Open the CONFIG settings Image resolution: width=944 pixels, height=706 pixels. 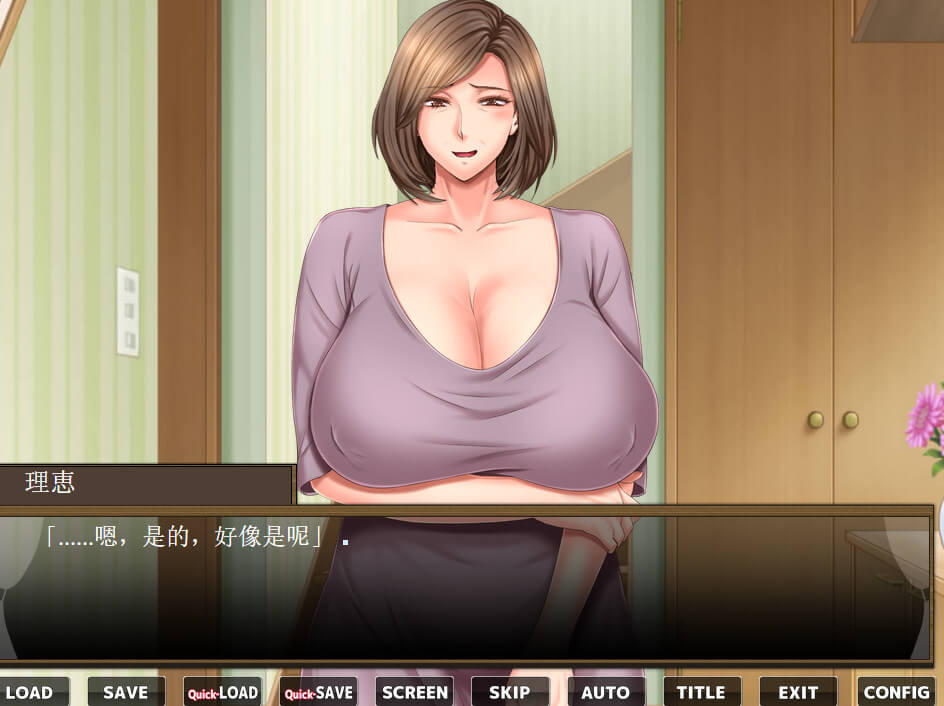[x=896, y=692]
